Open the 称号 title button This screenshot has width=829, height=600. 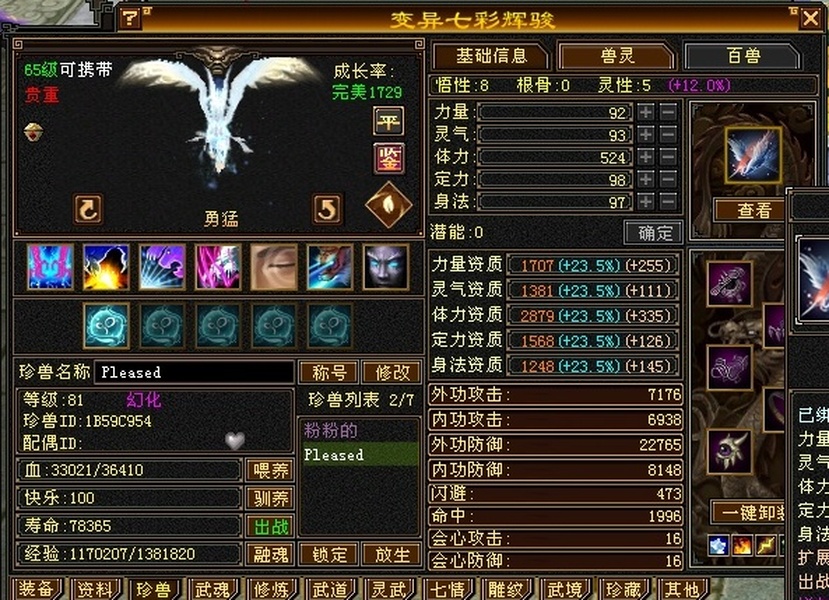pos(329,372)
